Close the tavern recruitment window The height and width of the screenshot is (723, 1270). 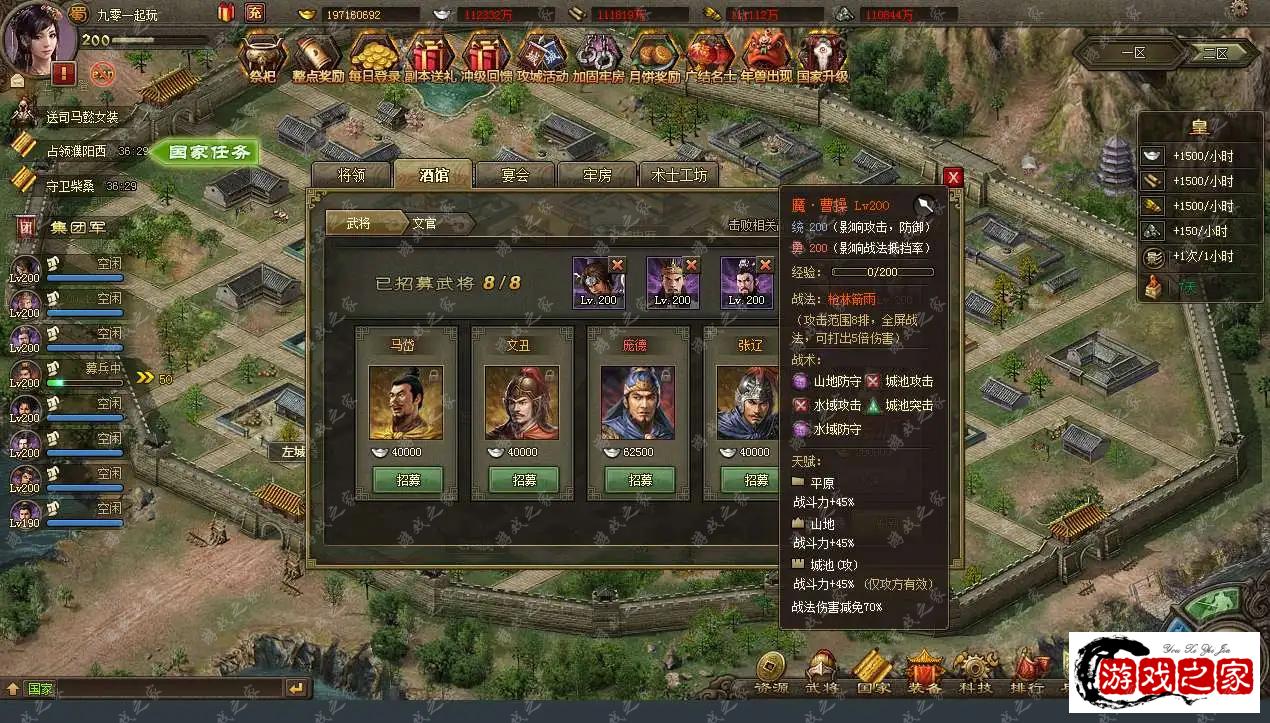pos(953,177)
